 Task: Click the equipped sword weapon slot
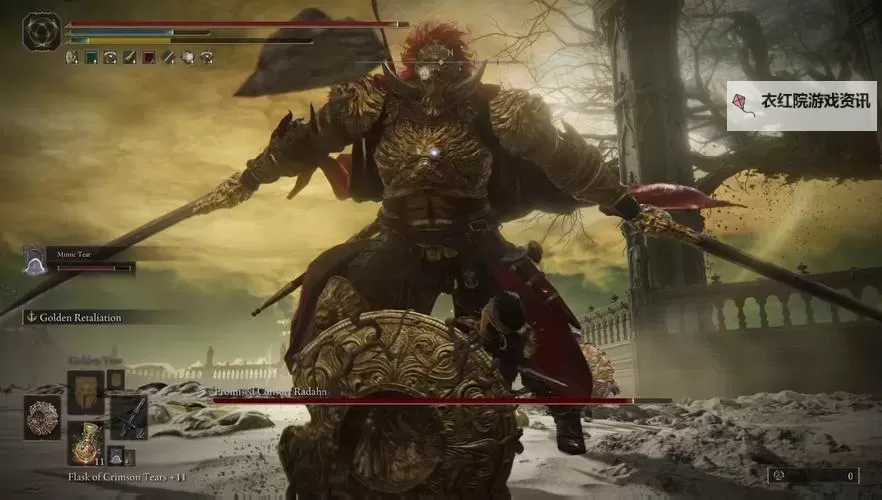point(129,415)
